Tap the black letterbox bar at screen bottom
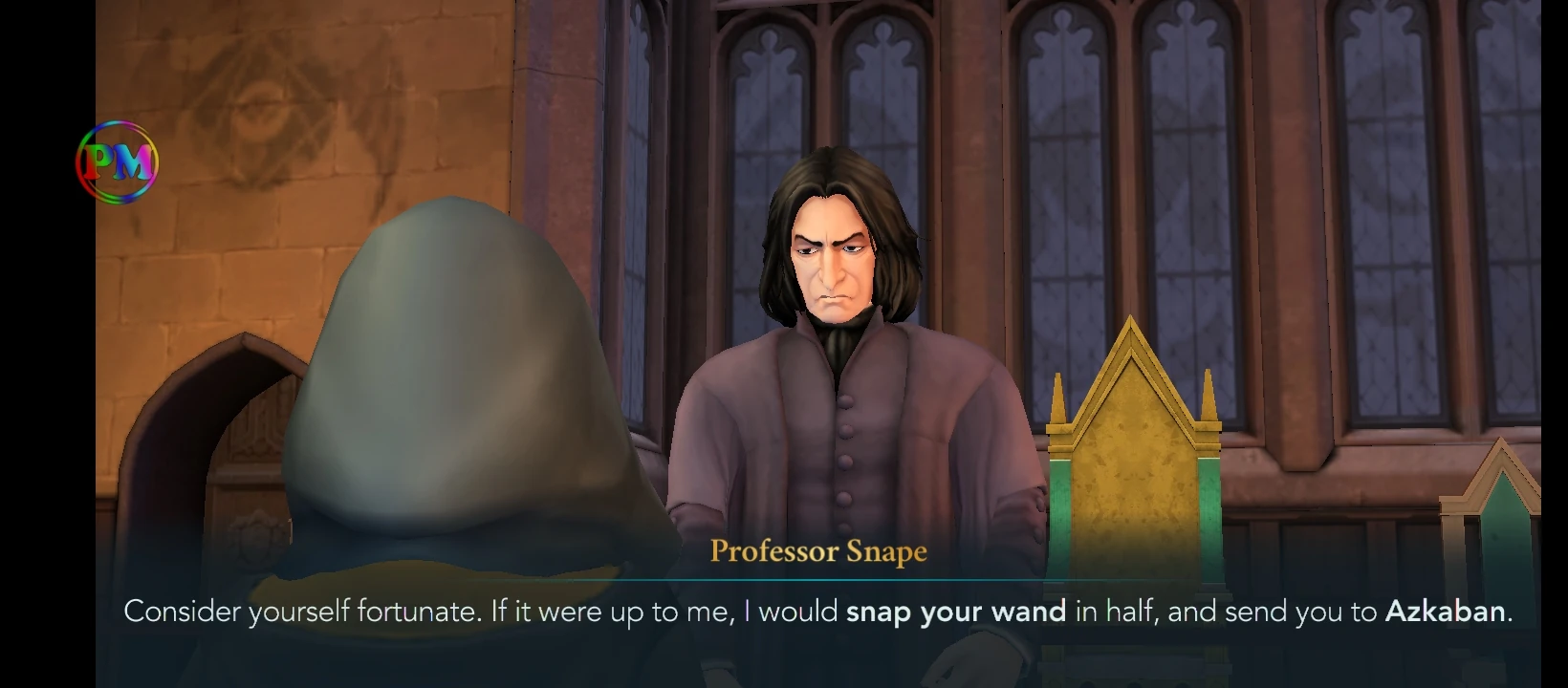Viewport: 1568px width, 688px height. (784, 674)
